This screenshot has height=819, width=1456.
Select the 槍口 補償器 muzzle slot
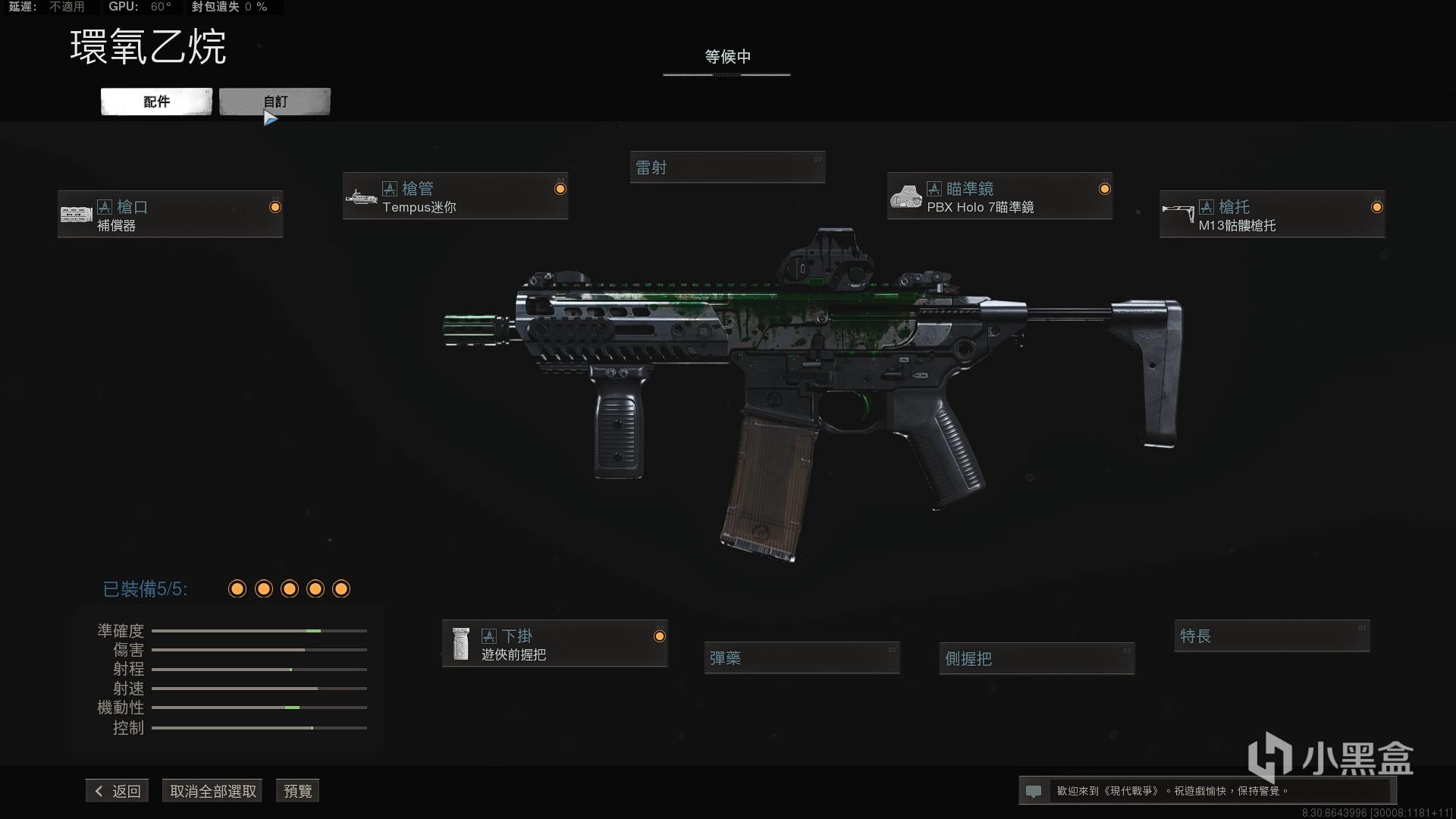170,215
